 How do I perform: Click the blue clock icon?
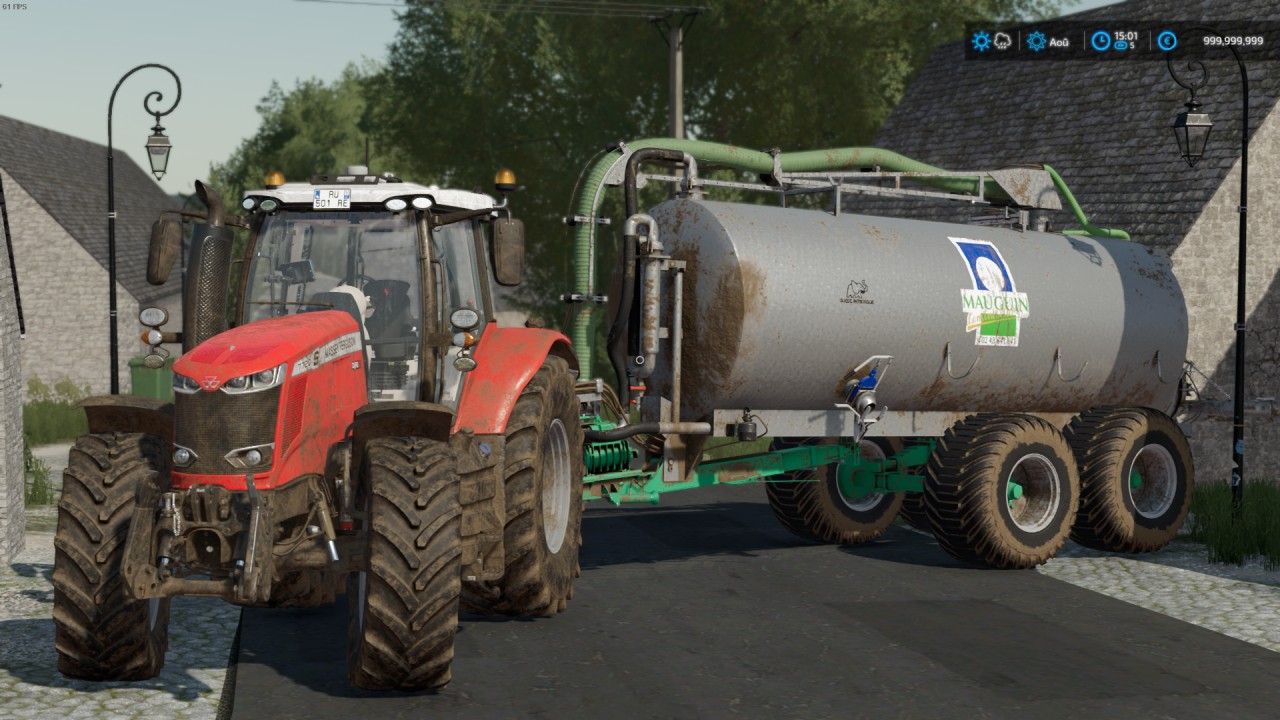point(1100,39)
